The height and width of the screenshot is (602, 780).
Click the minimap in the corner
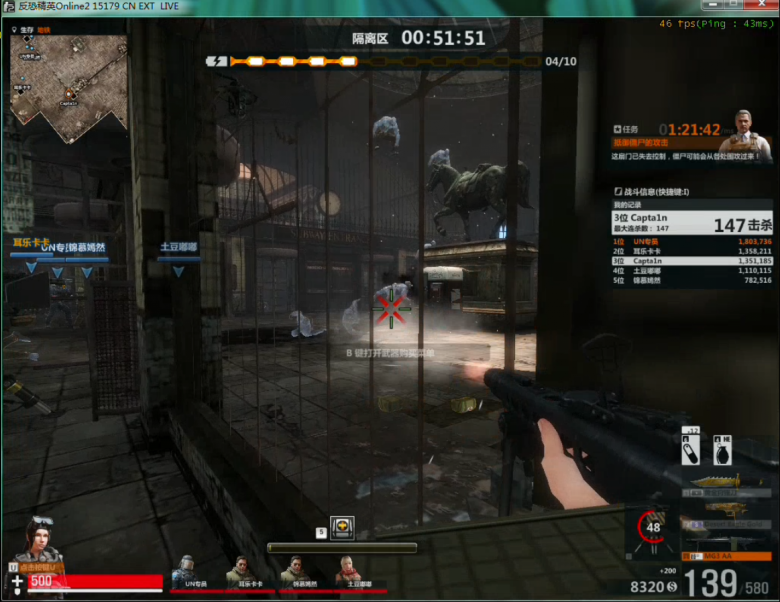pyautogui.click(x=68, y=88)
